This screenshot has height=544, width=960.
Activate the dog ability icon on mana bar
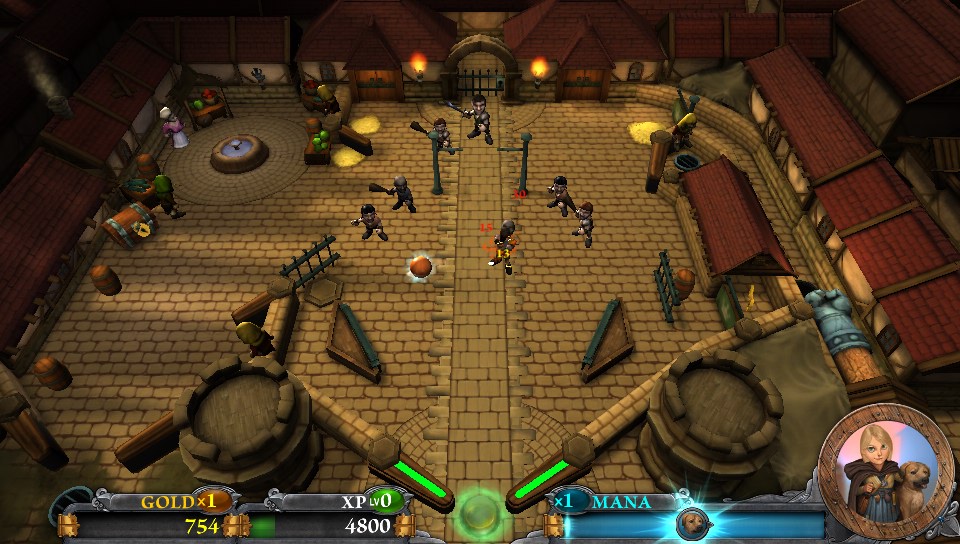pos(688,523)
